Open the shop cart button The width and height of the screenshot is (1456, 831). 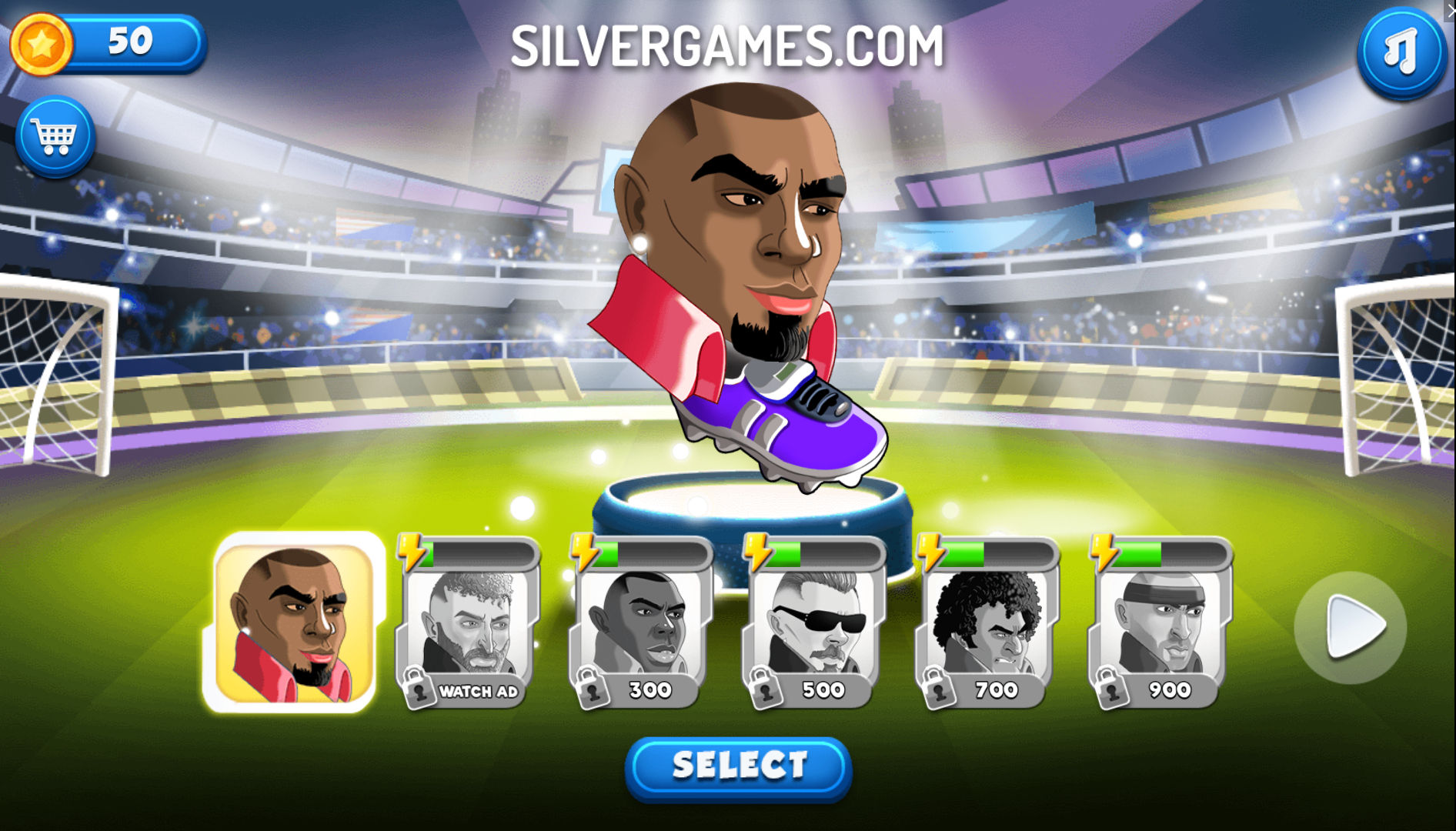click(x=55, y=138)
